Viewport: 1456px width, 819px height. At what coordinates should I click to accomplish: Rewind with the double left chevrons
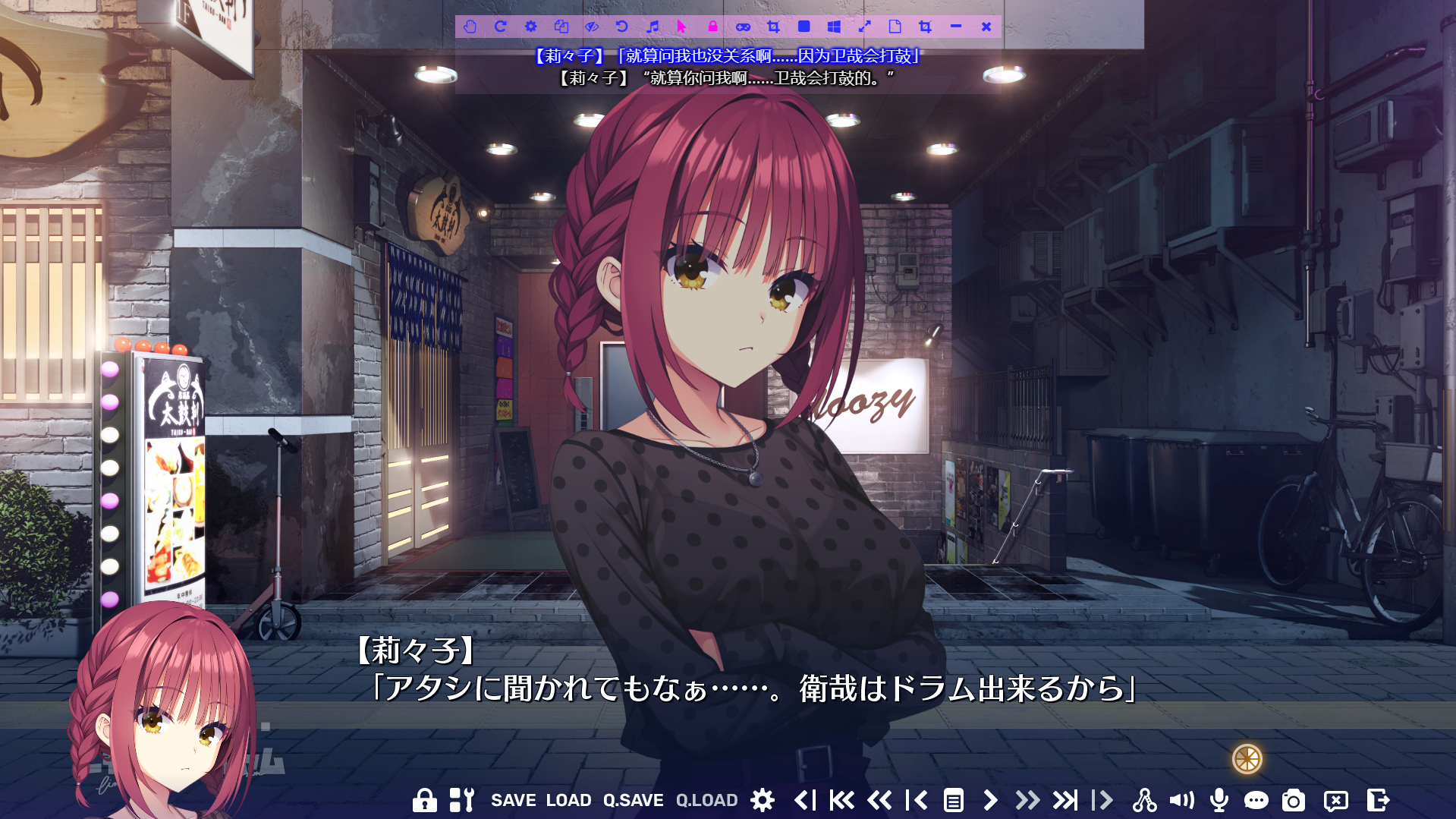879,800
